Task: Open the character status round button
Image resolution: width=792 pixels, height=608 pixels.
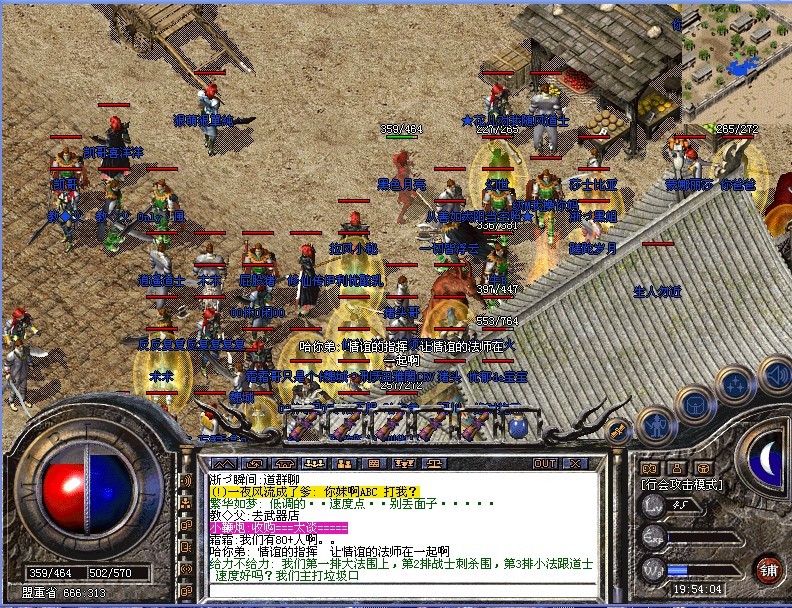Action: click(654, 426)
